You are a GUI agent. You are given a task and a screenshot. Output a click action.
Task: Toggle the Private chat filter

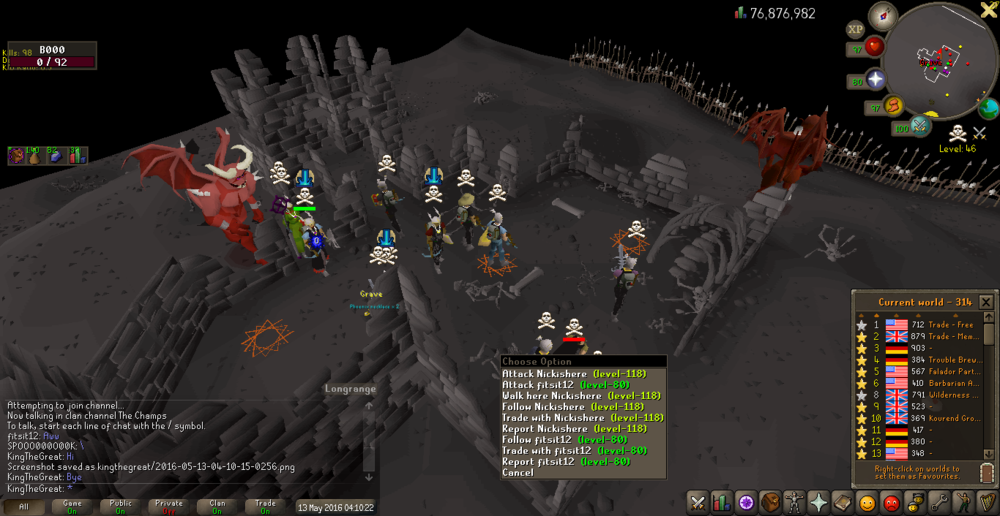click(169, 506)
